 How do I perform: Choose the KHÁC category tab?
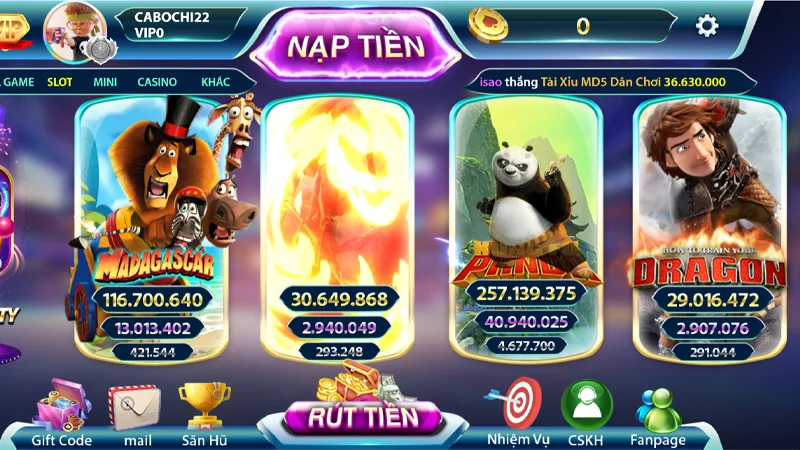point(215,82)
